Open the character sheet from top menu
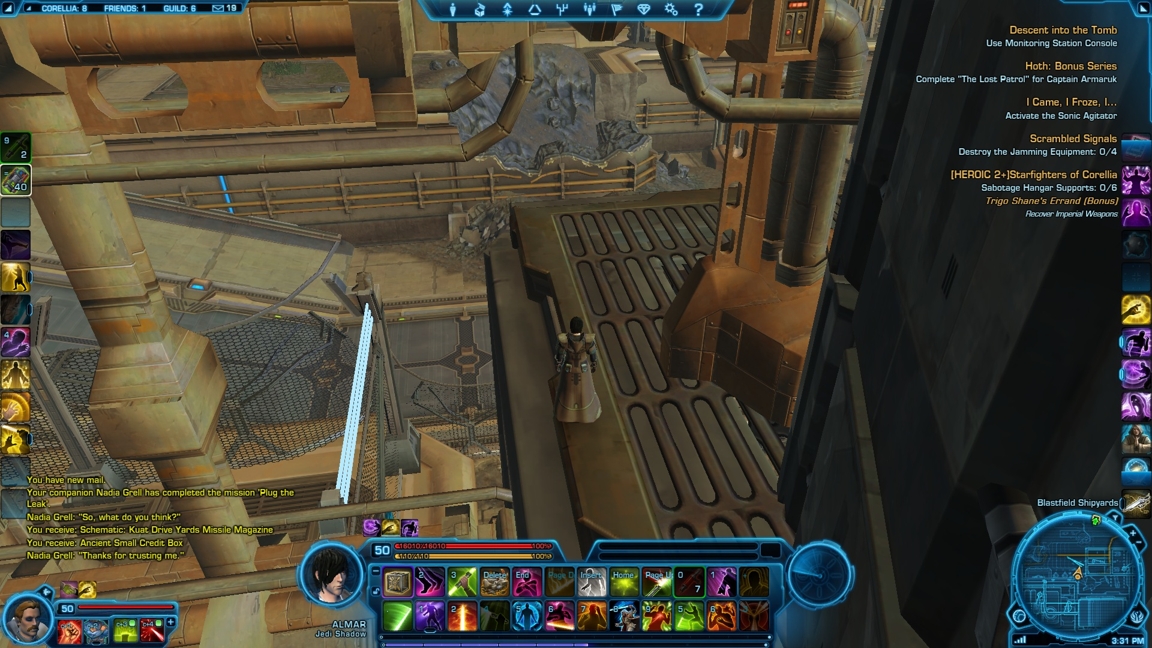Image resolution: width=1152 pixels, height=648 pixels. 453,9
